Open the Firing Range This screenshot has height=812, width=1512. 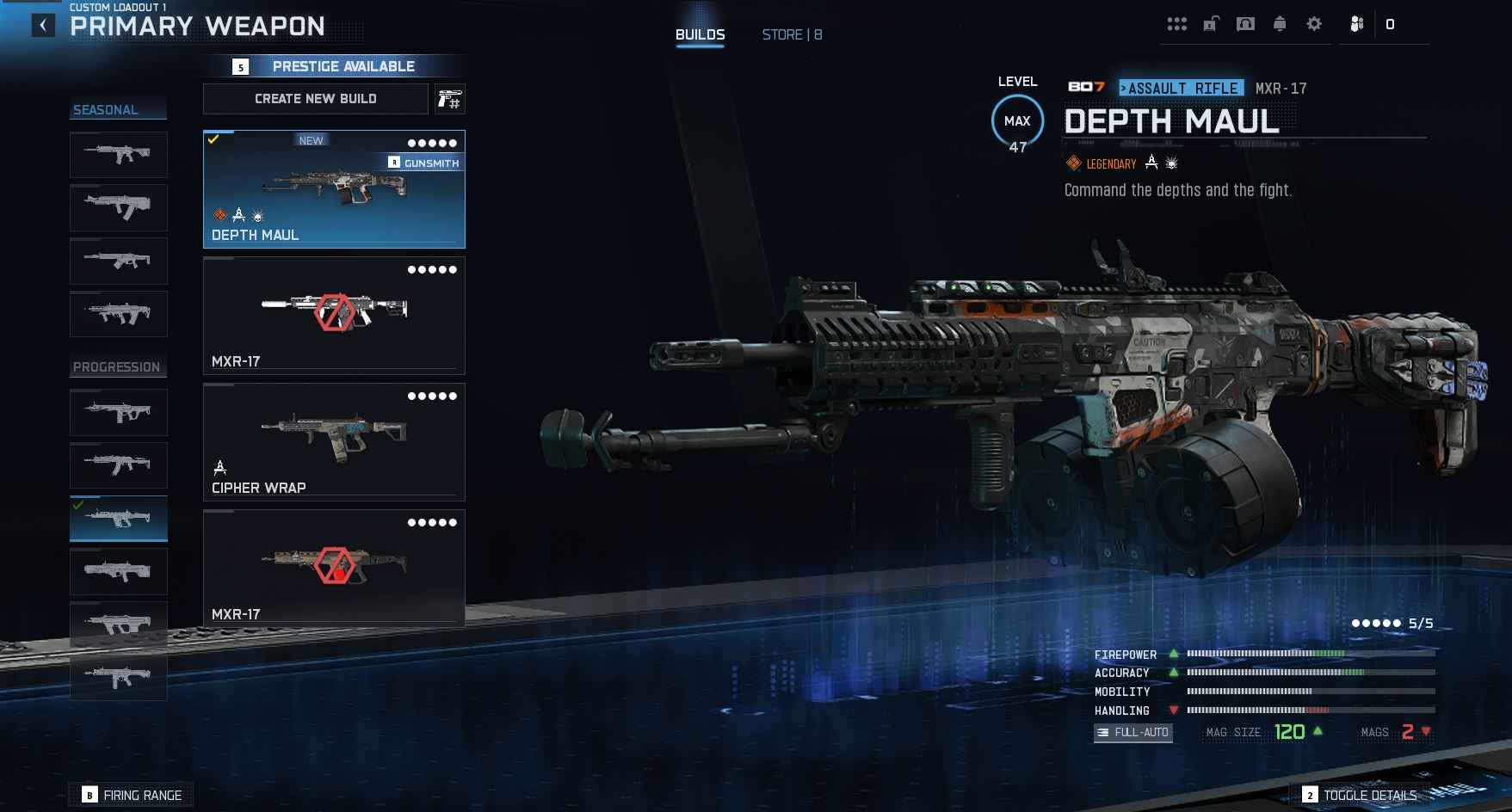[x=132, y=795]
